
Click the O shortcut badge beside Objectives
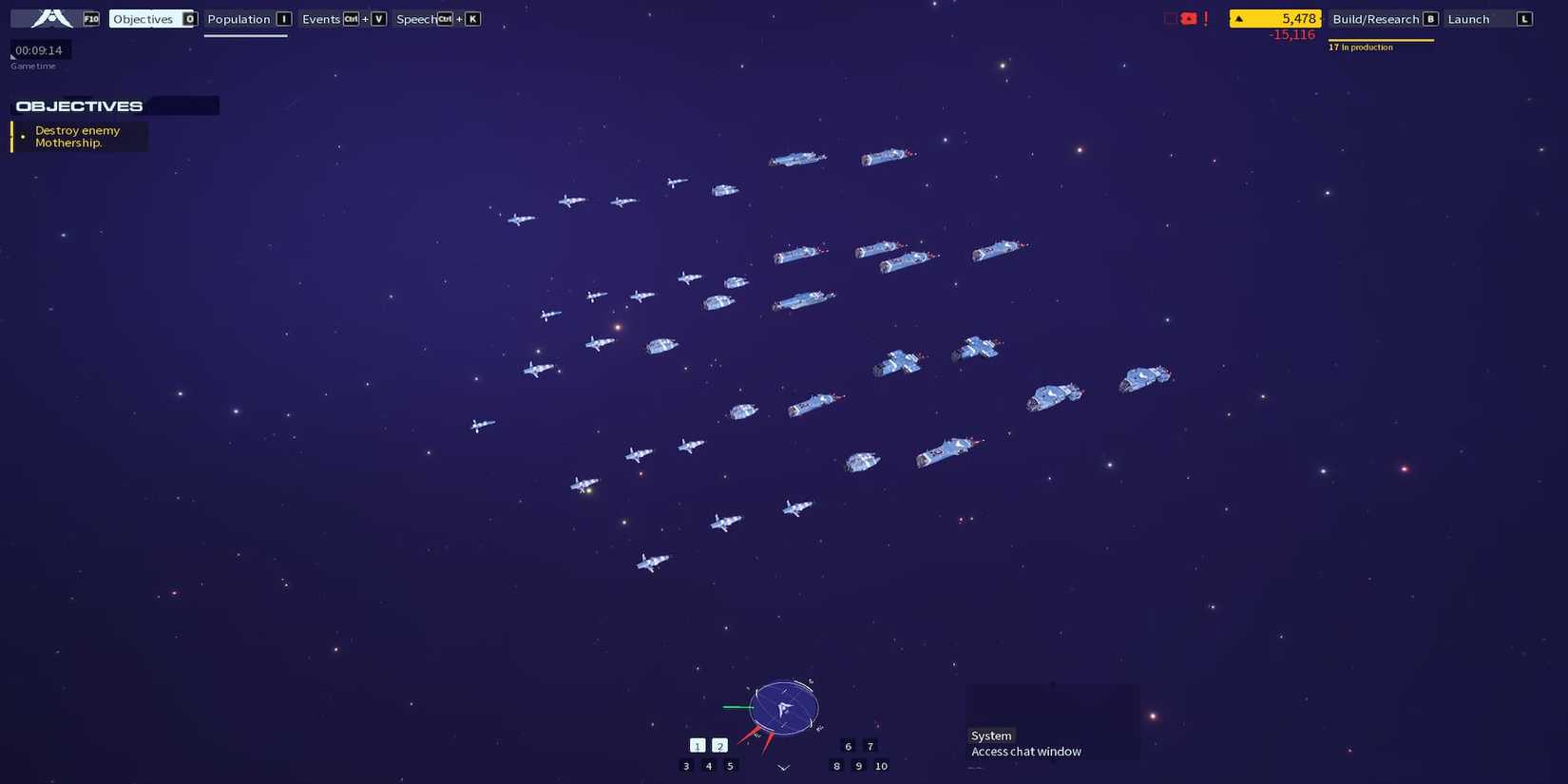pyautogui.click(x=190, y=18)
